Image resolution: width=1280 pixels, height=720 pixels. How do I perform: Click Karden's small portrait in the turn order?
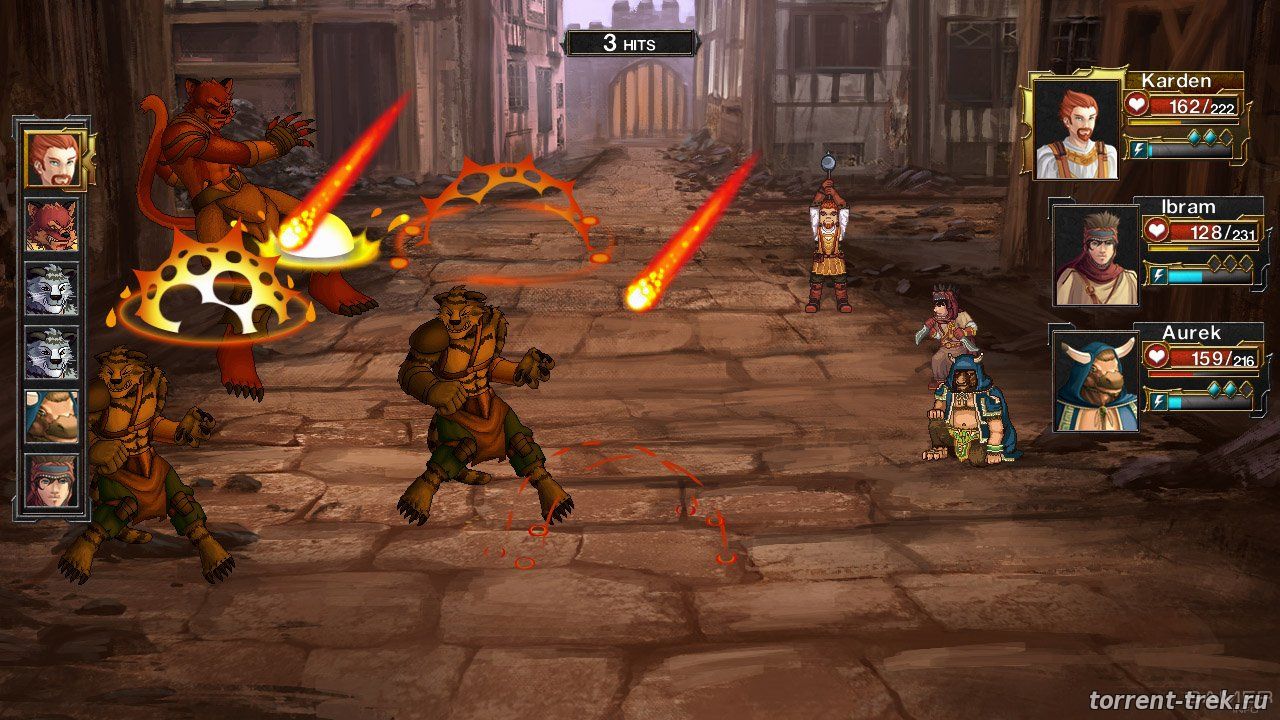coord(51,160)
